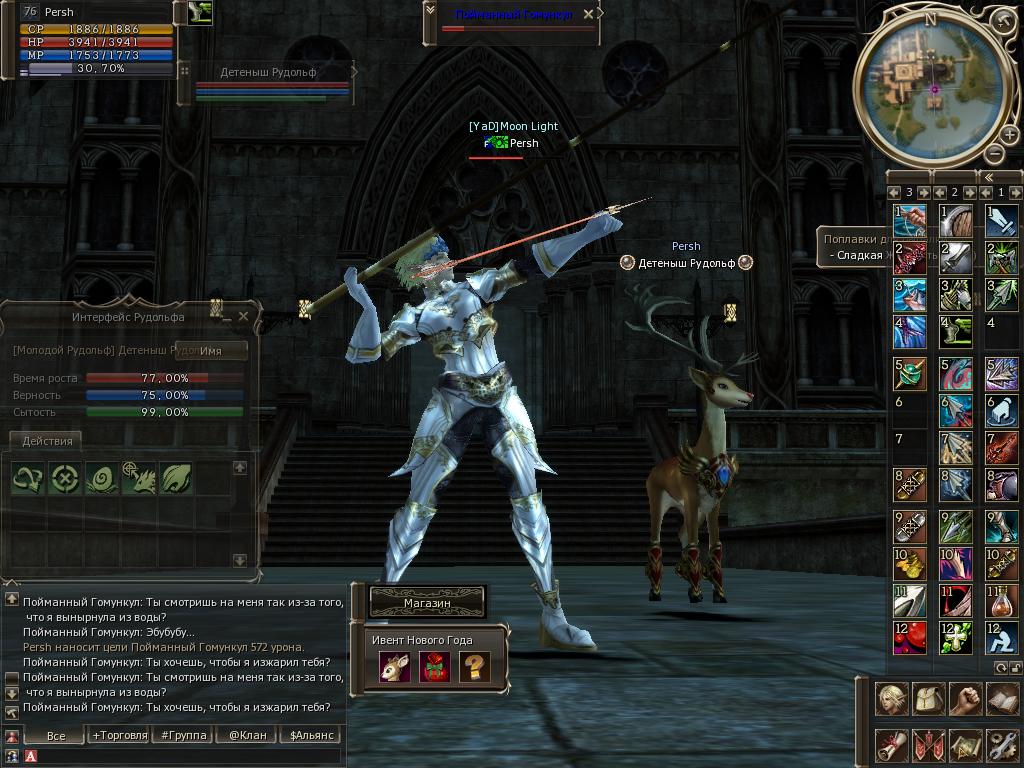Open the @Клан chat tab
Screen dimensions: 1024x768
(x=247, y=735)
